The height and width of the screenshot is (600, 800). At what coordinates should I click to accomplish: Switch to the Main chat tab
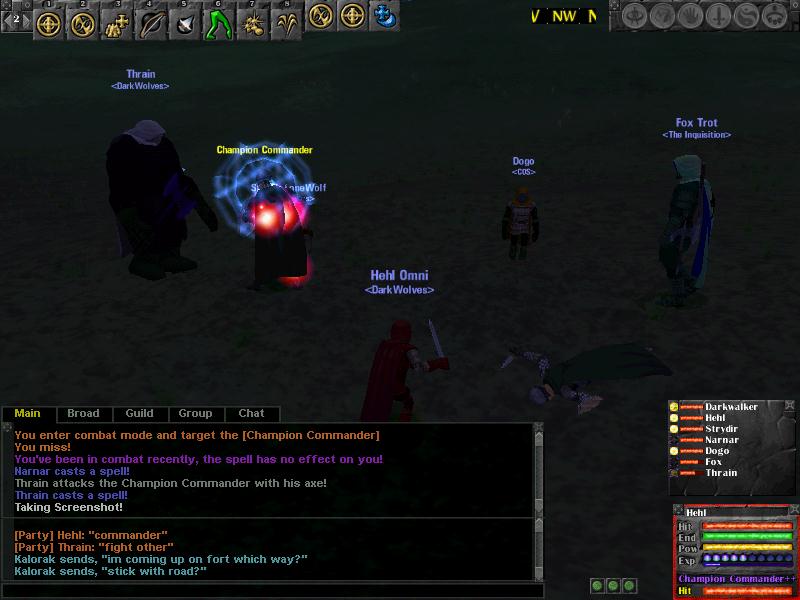[x=27, y=413]
